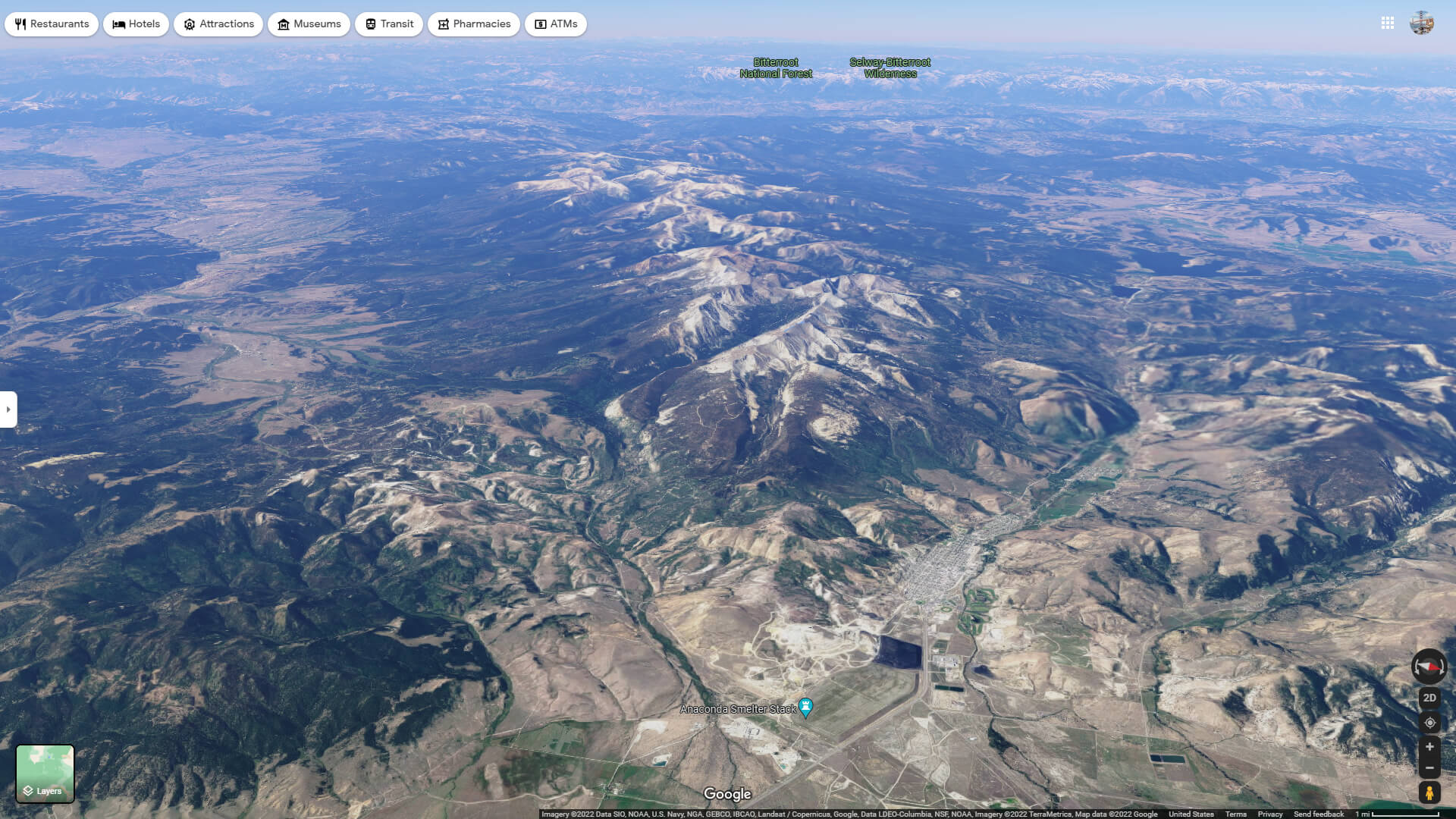This screenshot has height=819, width=1456.
Task: Click the Pharmacies cross icon
Action: [442, 24]
